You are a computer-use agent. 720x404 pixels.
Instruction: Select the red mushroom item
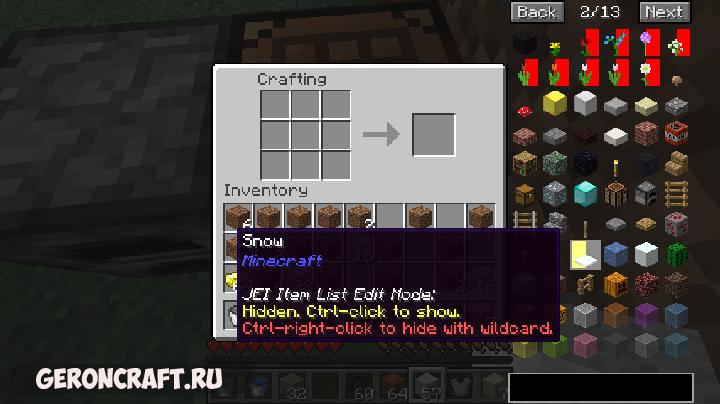[x=524, y=104]
